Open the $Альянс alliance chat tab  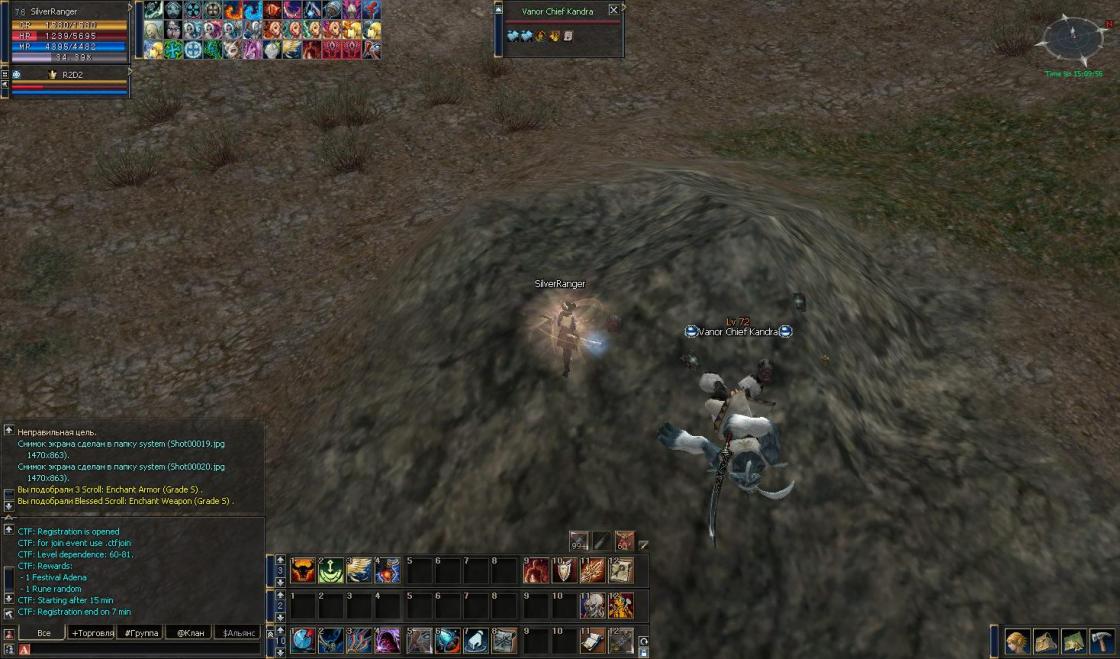coord(239,633)
